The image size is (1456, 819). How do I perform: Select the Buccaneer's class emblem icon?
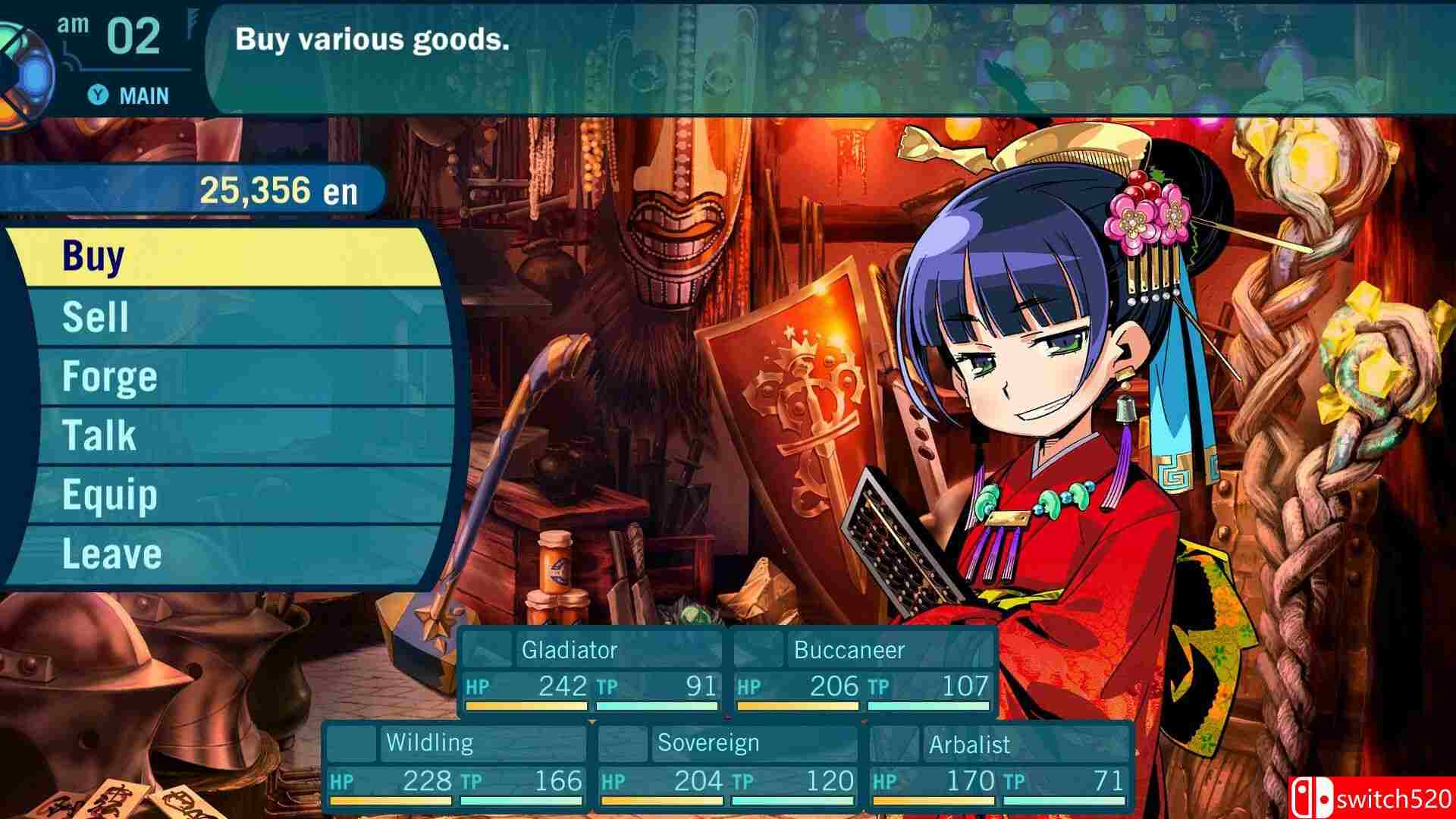pos(758,650)
